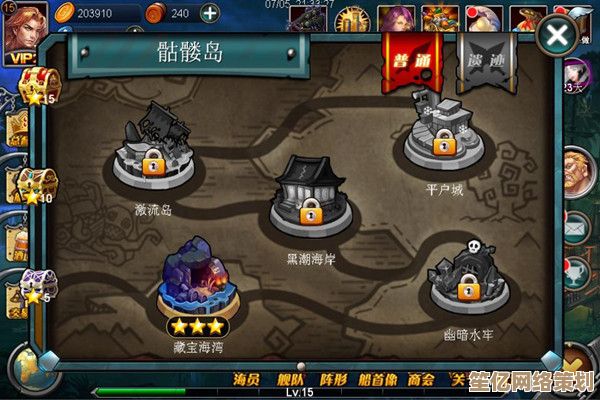Open the 船首像 menu
Viewport: 600px width, 400px height.
click(x=380, y=379)
